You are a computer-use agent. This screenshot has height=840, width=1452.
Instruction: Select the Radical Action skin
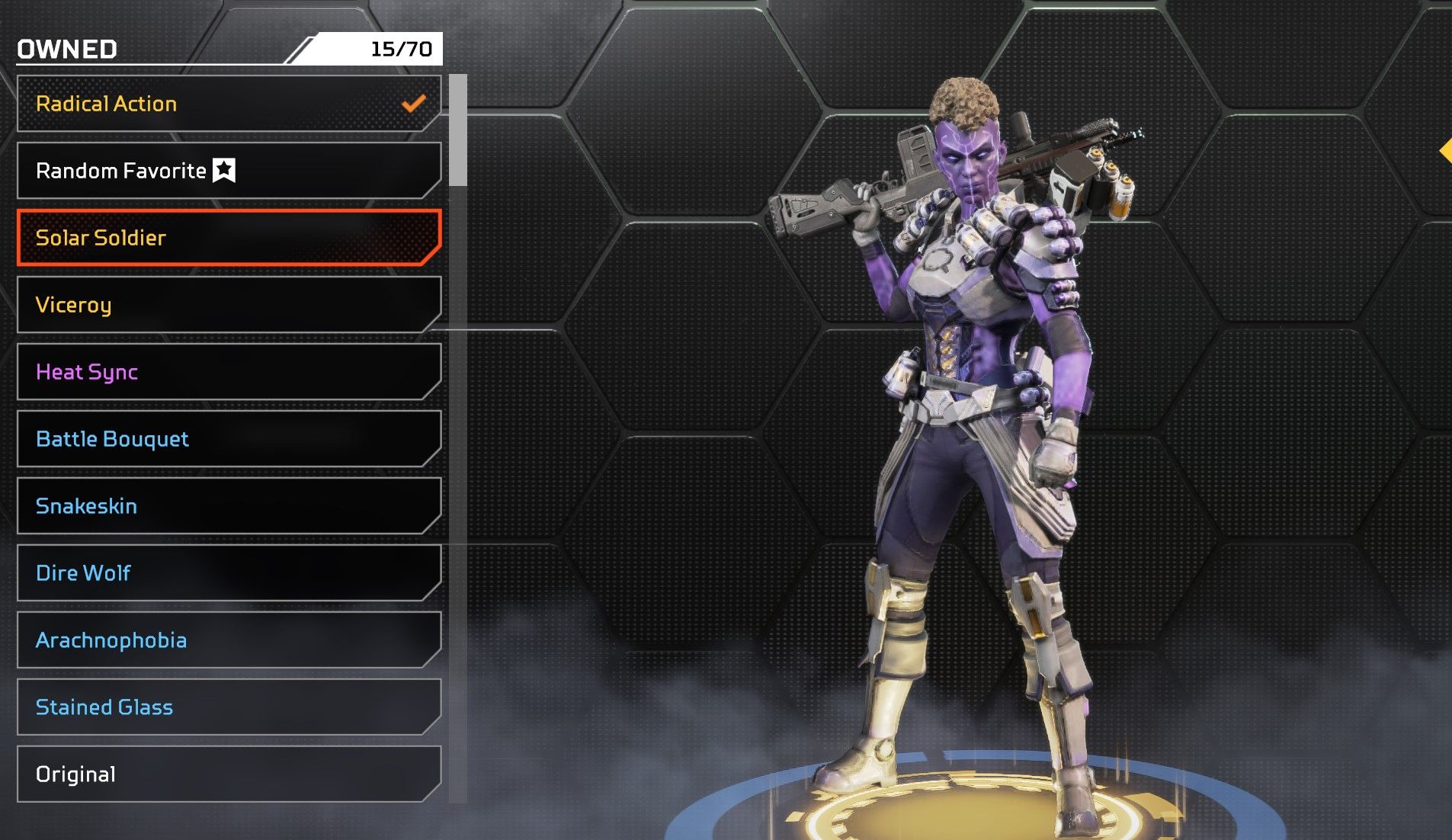pos(229,104)
